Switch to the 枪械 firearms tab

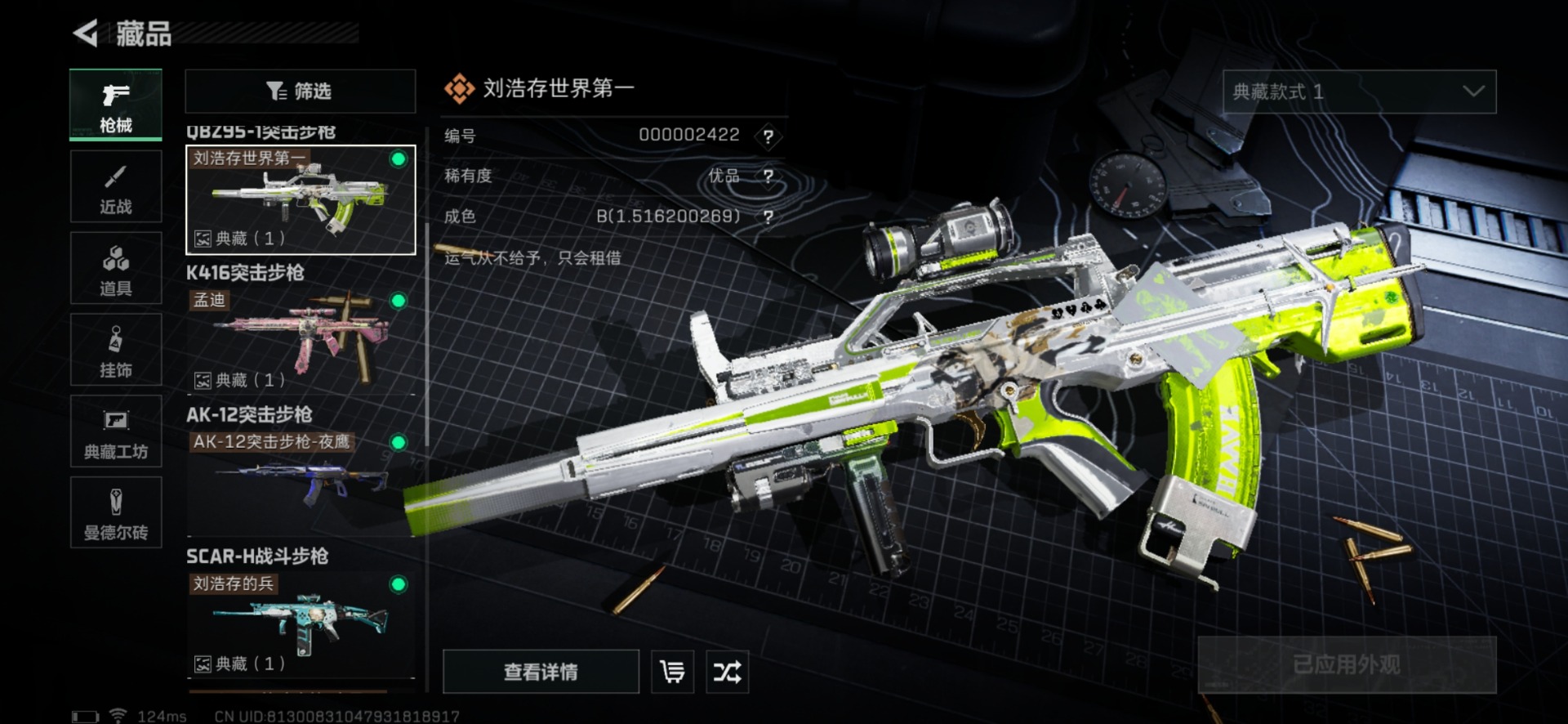point(116,105)
